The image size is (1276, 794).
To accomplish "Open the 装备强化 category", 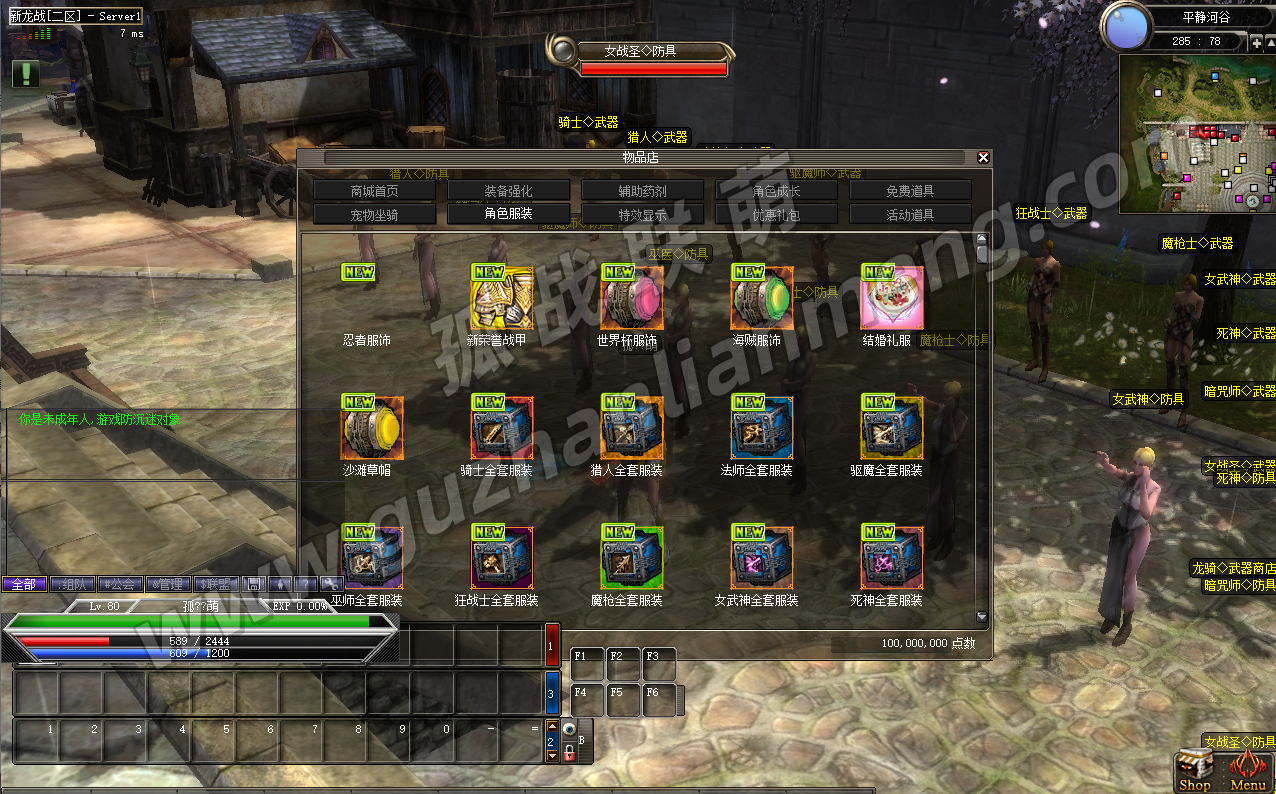I will pyautogui.click(x=509, y=190).
